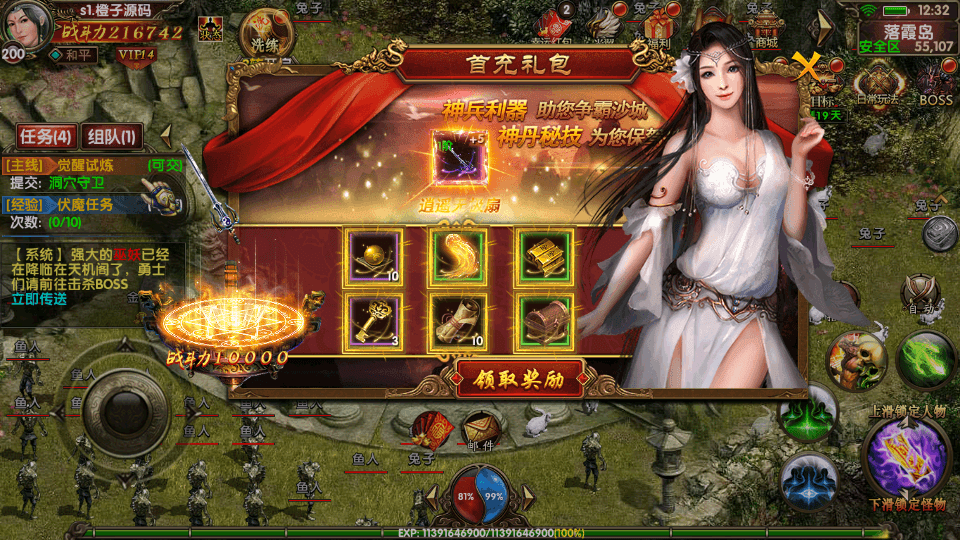This screenshot has width=960, height=540.
Task: Open the 商城 shop icon
Action: (767, 24)
